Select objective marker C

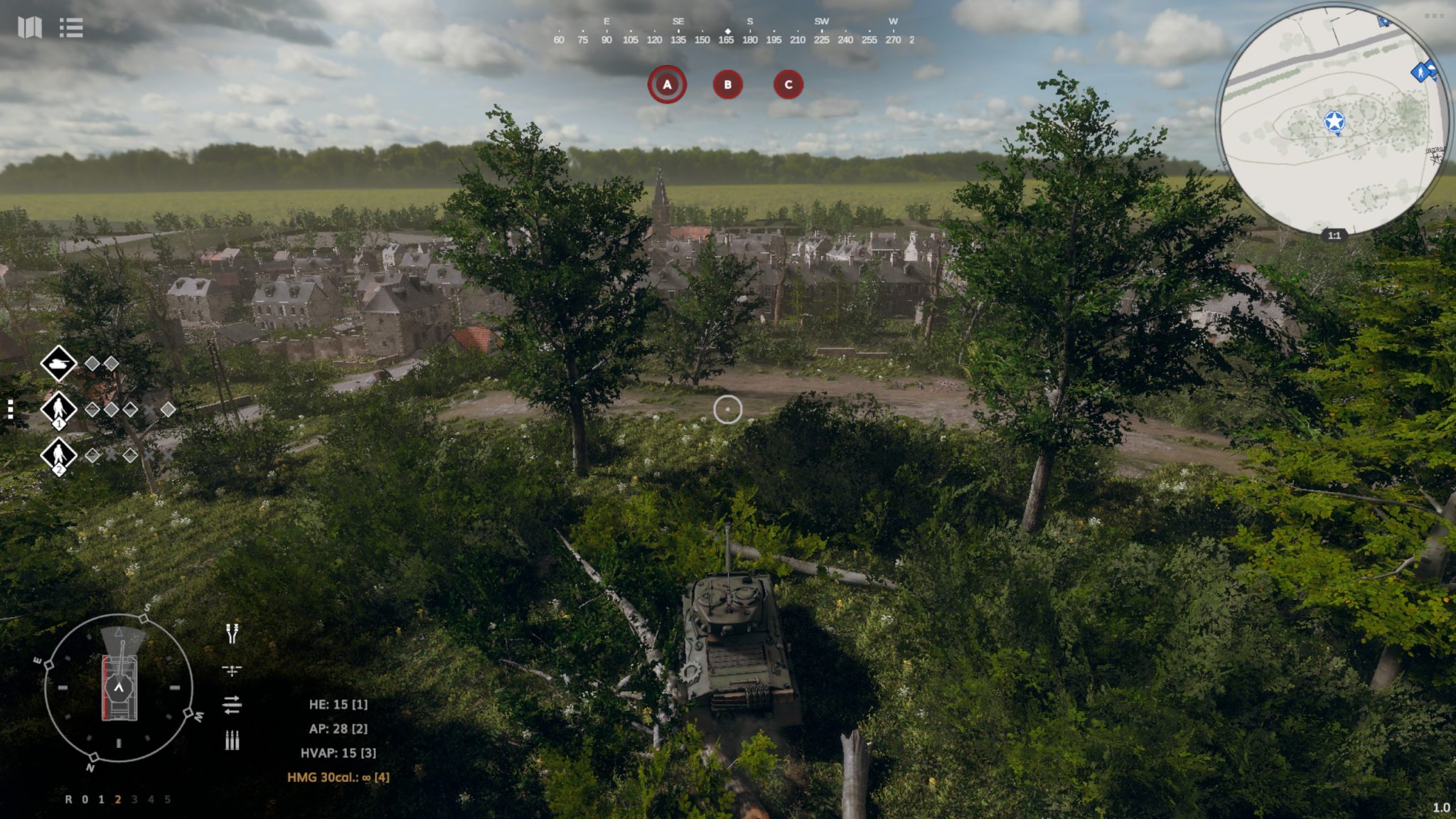pyautogui.click(x=788, y=85)
